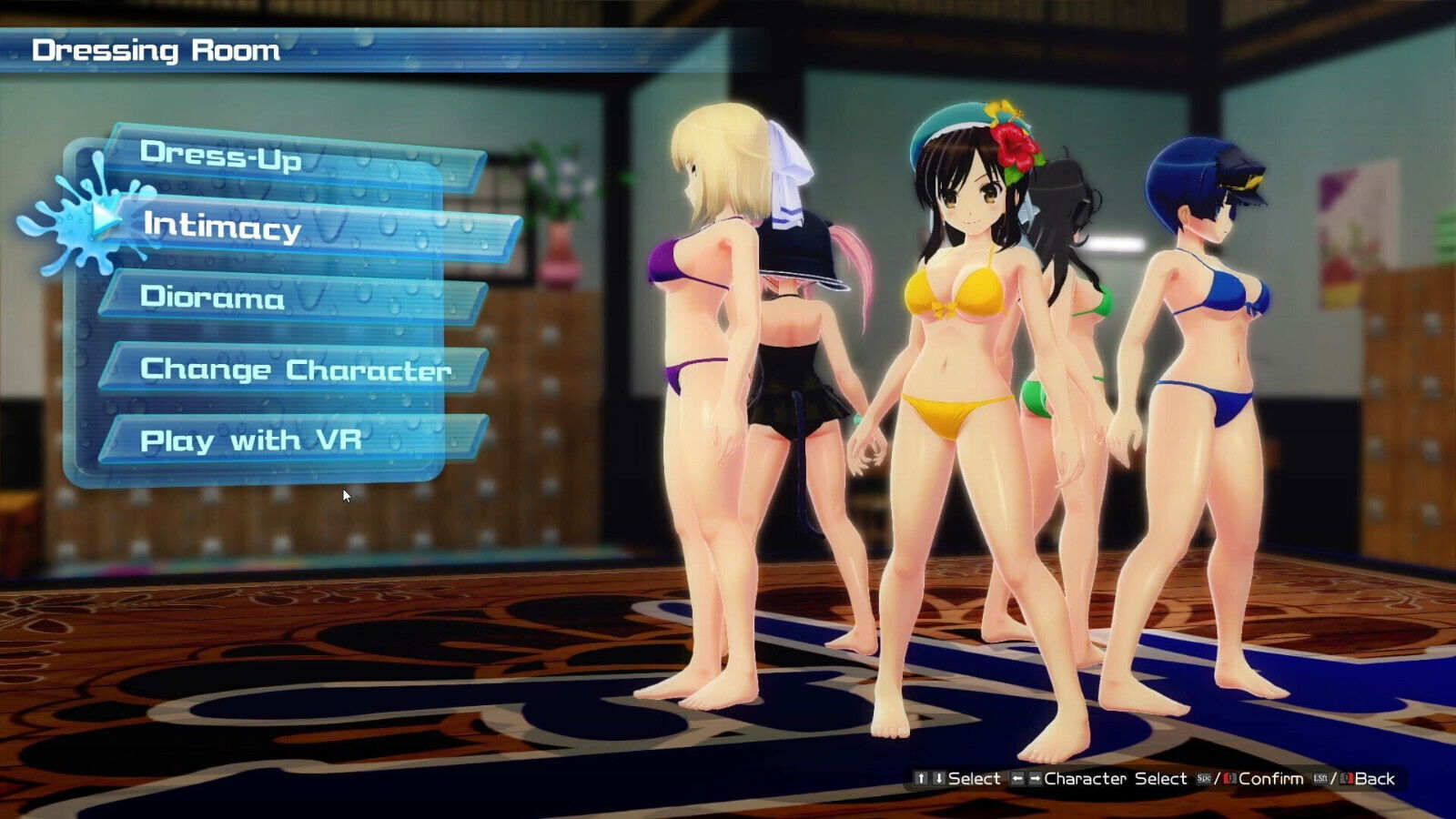Click the down arrow key icon near Select
The height and width of the screenshot is (819, 1456).
937,779
